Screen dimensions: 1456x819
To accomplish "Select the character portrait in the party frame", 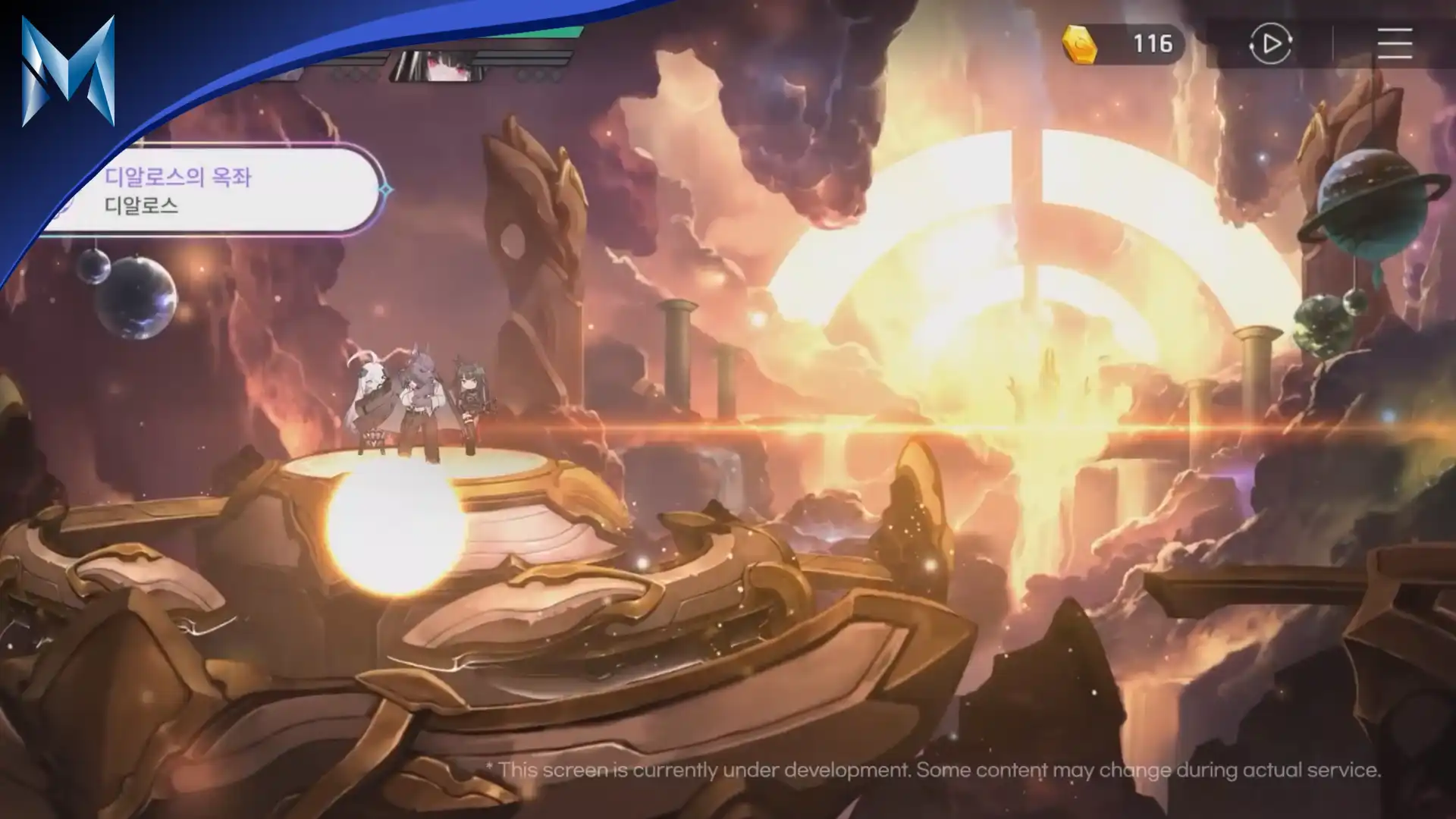I will (436, 68).
